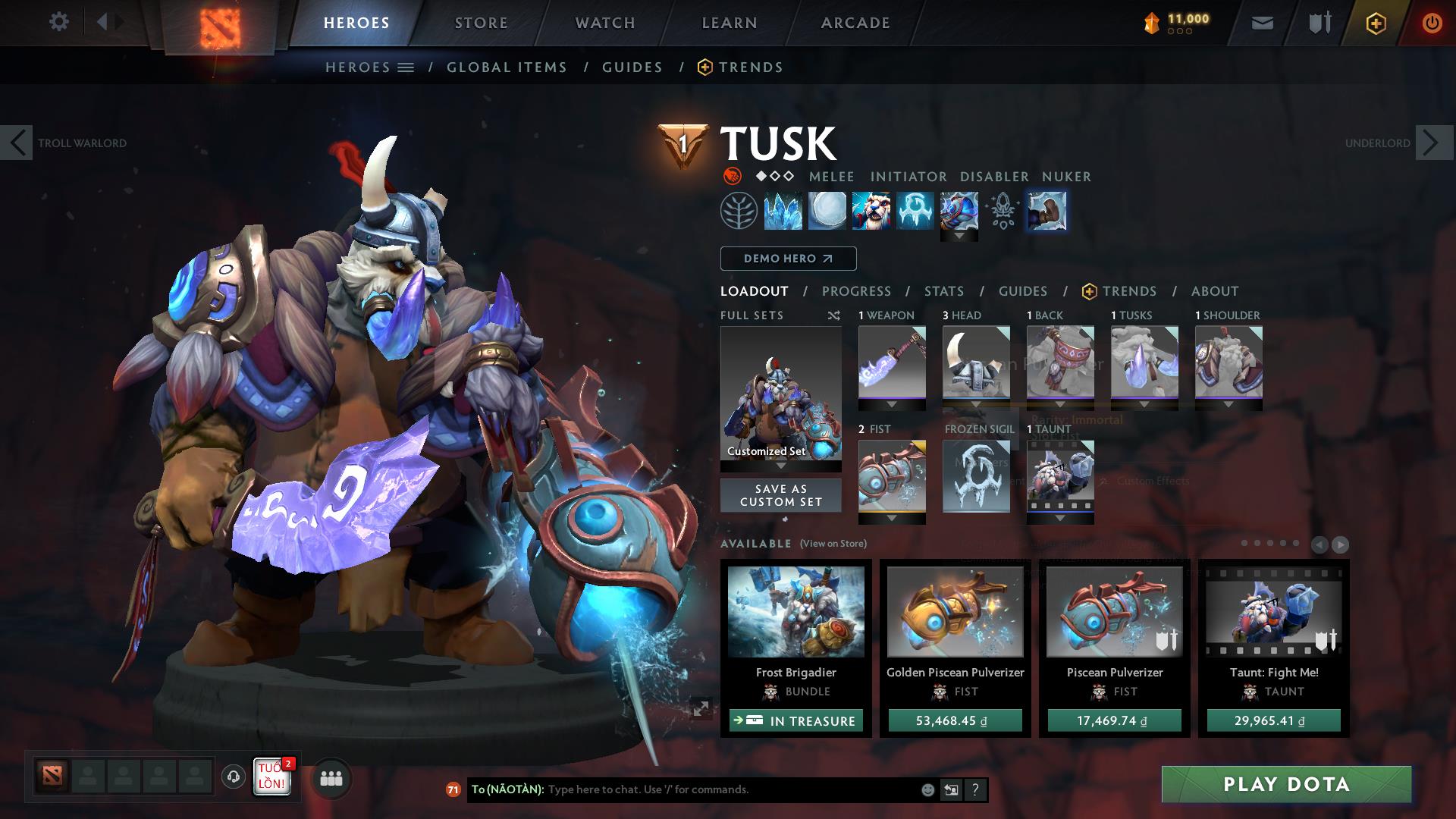Click the envelope notifications icon
The width and height of the screenshot is (1456, 819).
point(1261,22)
